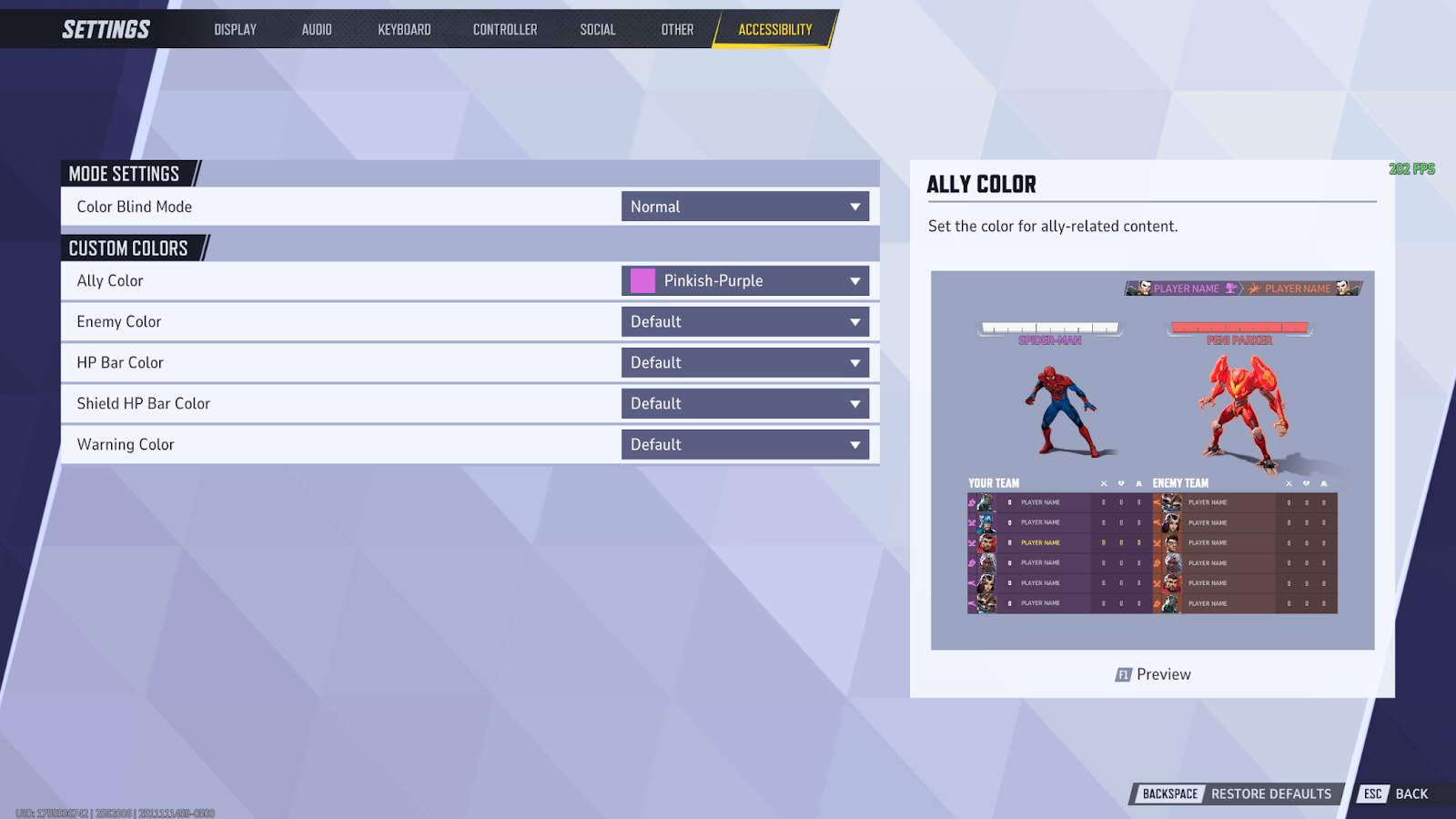Screen dimensions: 1456x819
Task: Click the highlighted yellow Player Name row in Your Team
Action: tap(1040, 543)
